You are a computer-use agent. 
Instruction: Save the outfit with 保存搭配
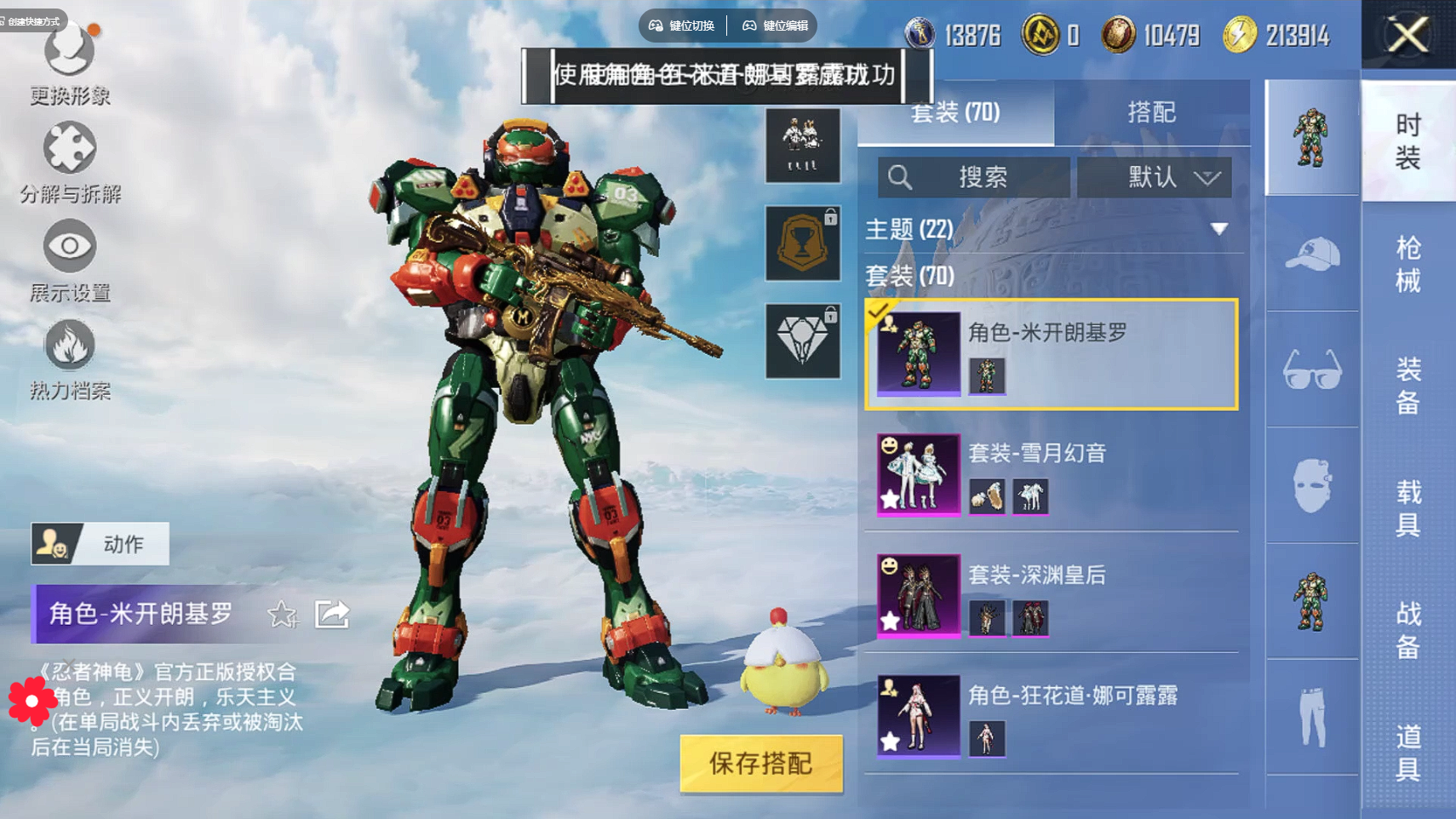(x=761, y=764)
